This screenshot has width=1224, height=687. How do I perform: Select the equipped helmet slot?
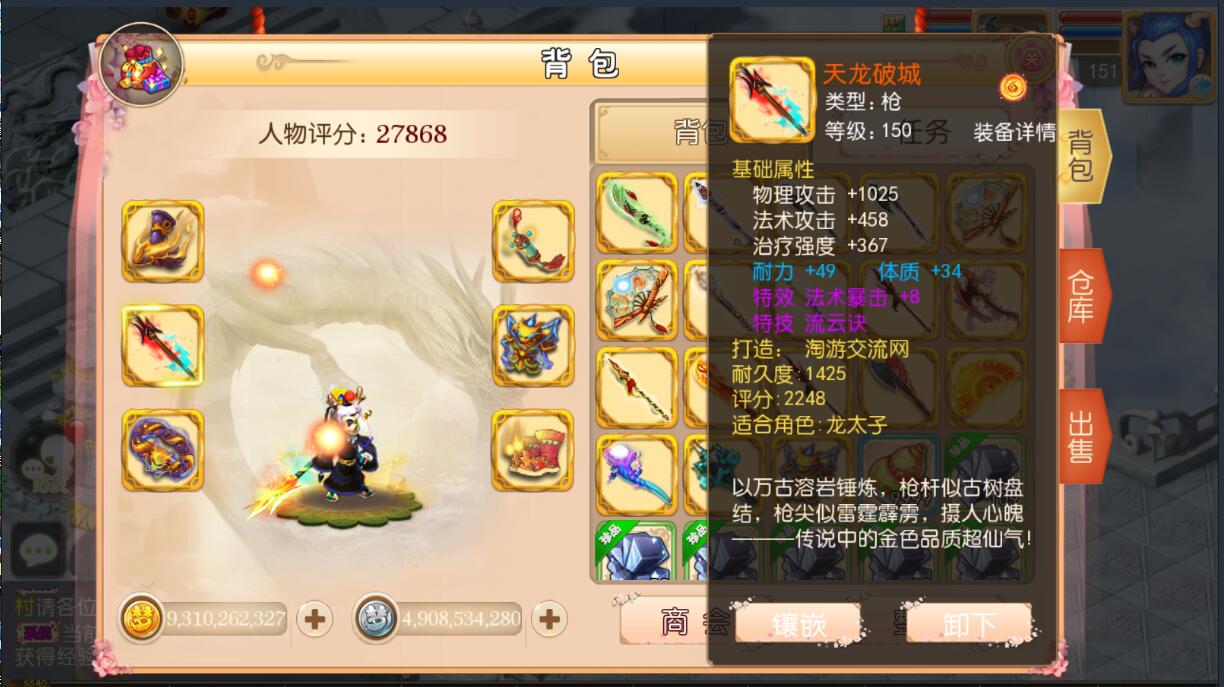[x=162, y=241]
